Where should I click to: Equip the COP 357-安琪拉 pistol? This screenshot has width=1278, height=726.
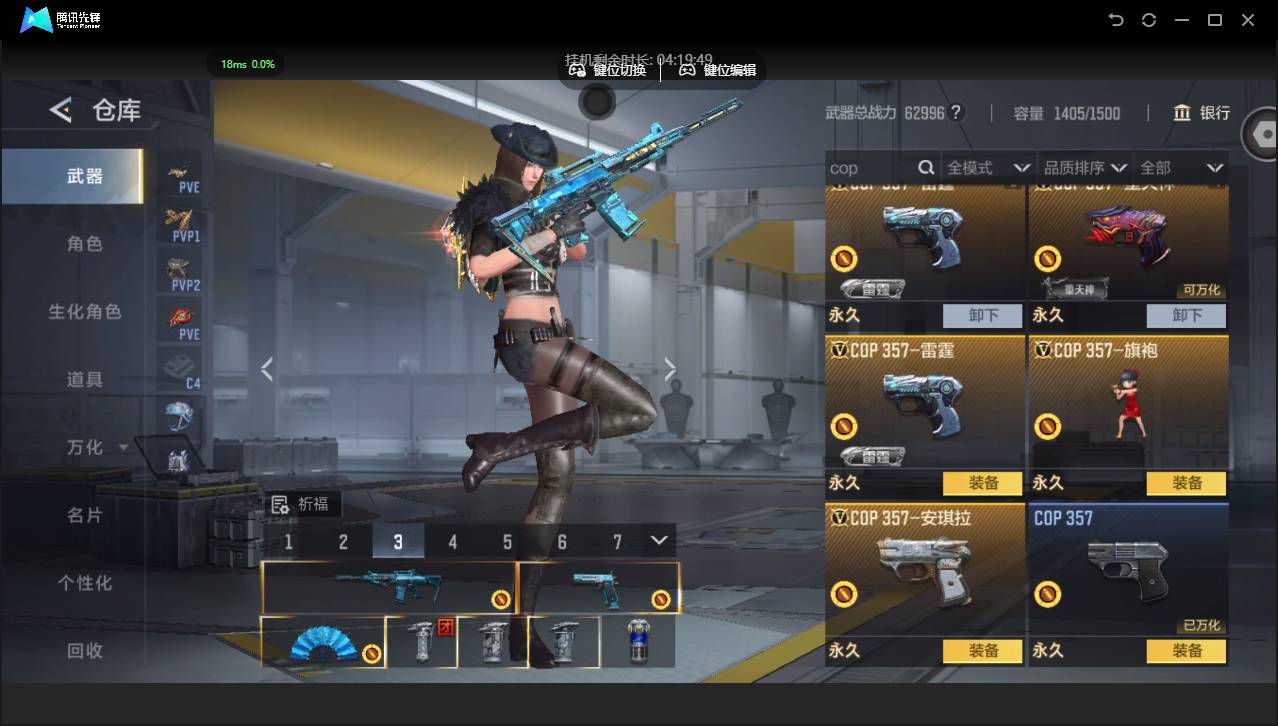983,651
